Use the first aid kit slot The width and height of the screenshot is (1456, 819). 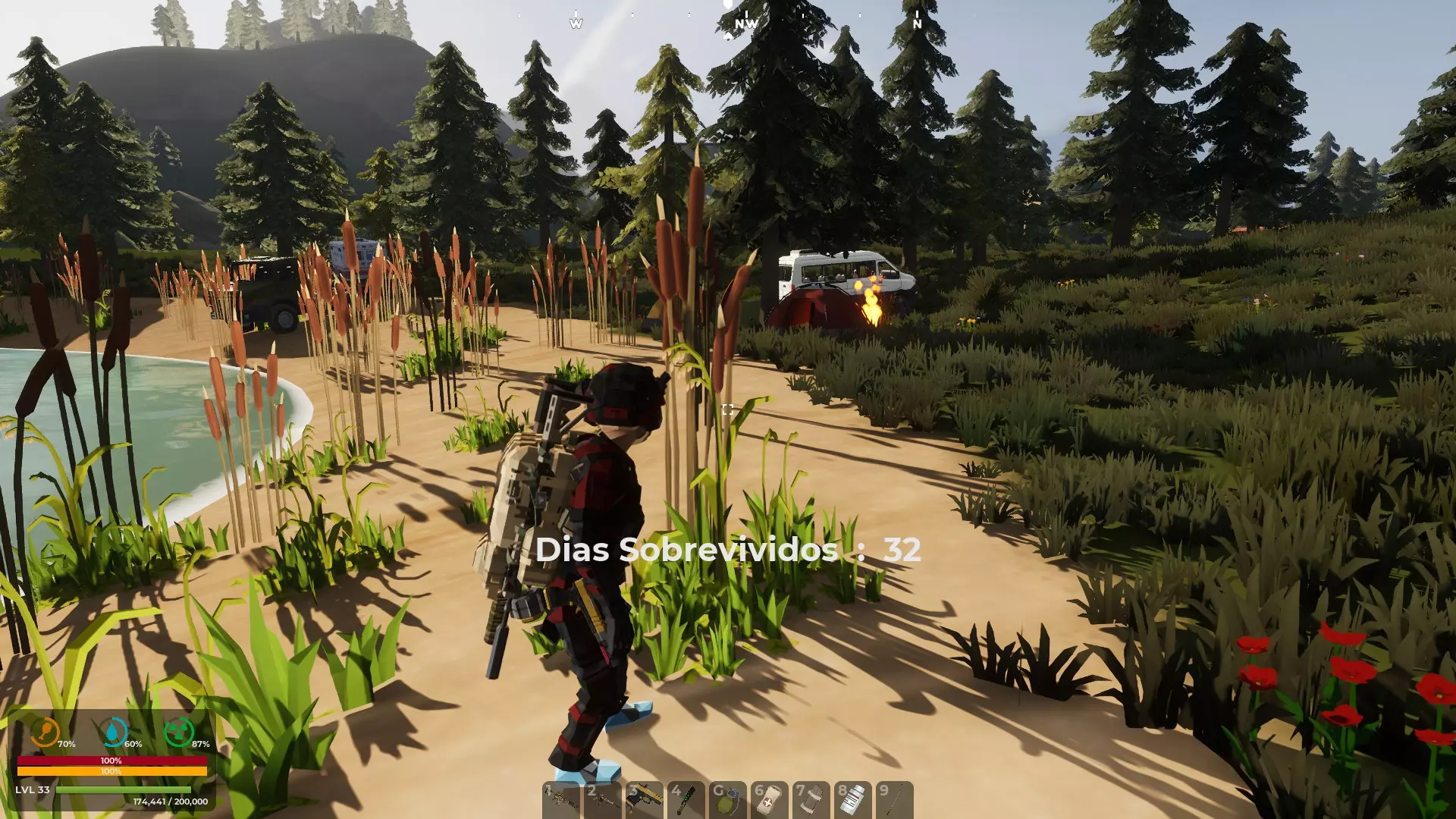(770, 800)
